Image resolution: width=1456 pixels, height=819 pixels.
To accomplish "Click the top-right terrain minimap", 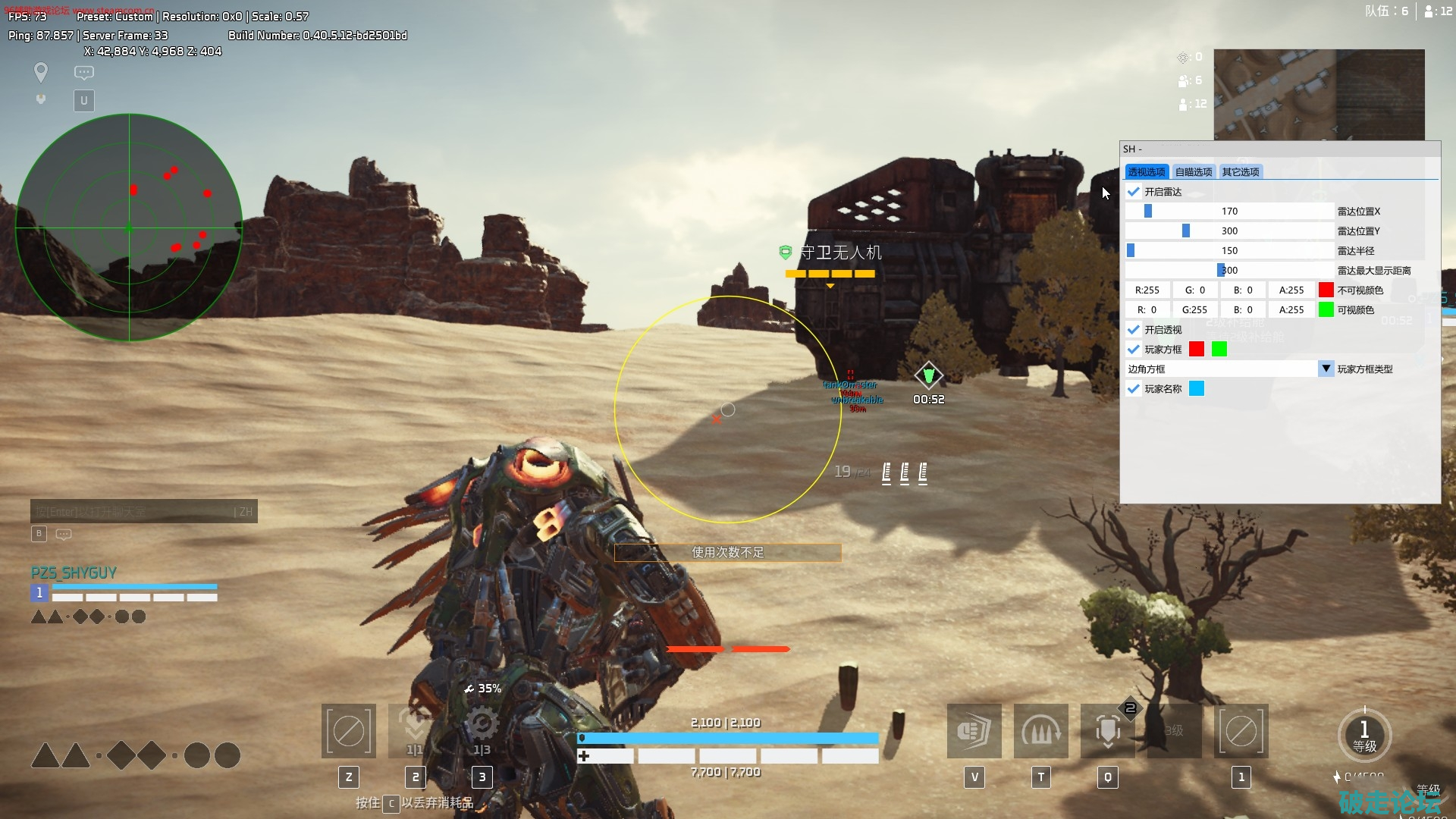I will (x=1319, y=94).
